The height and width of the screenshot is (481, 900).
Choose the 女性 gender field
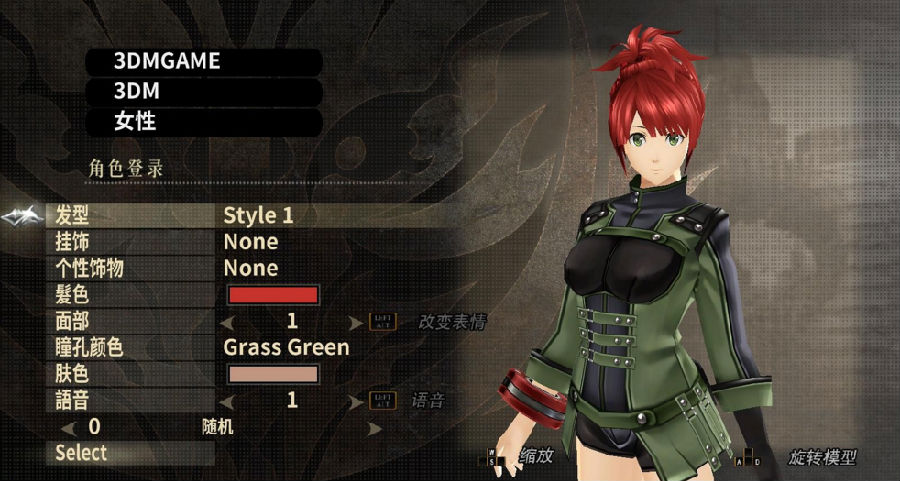204,122
